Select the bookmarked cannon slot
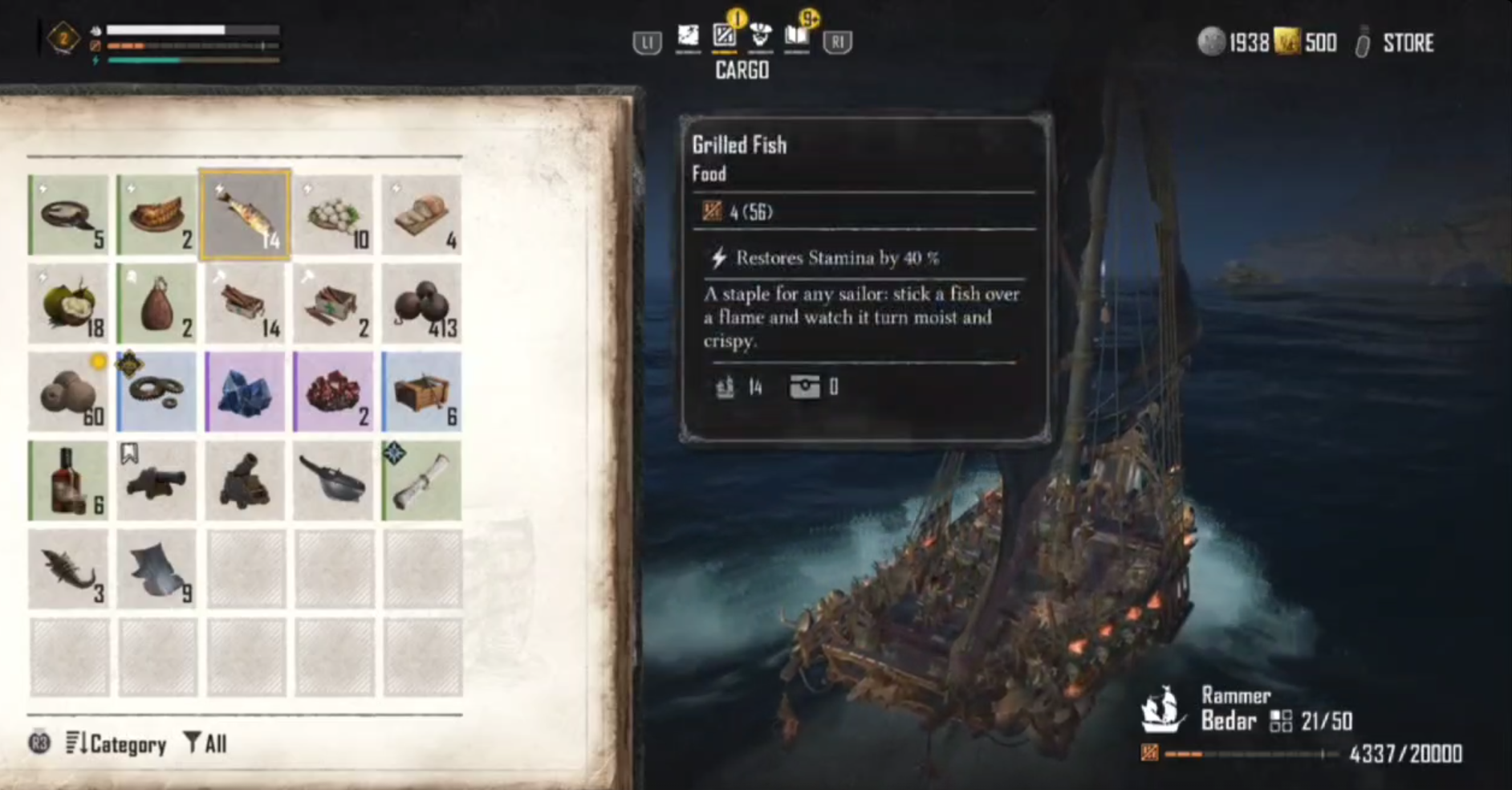Viewport: 1512px width, 790px height. [x=156, y=480]
